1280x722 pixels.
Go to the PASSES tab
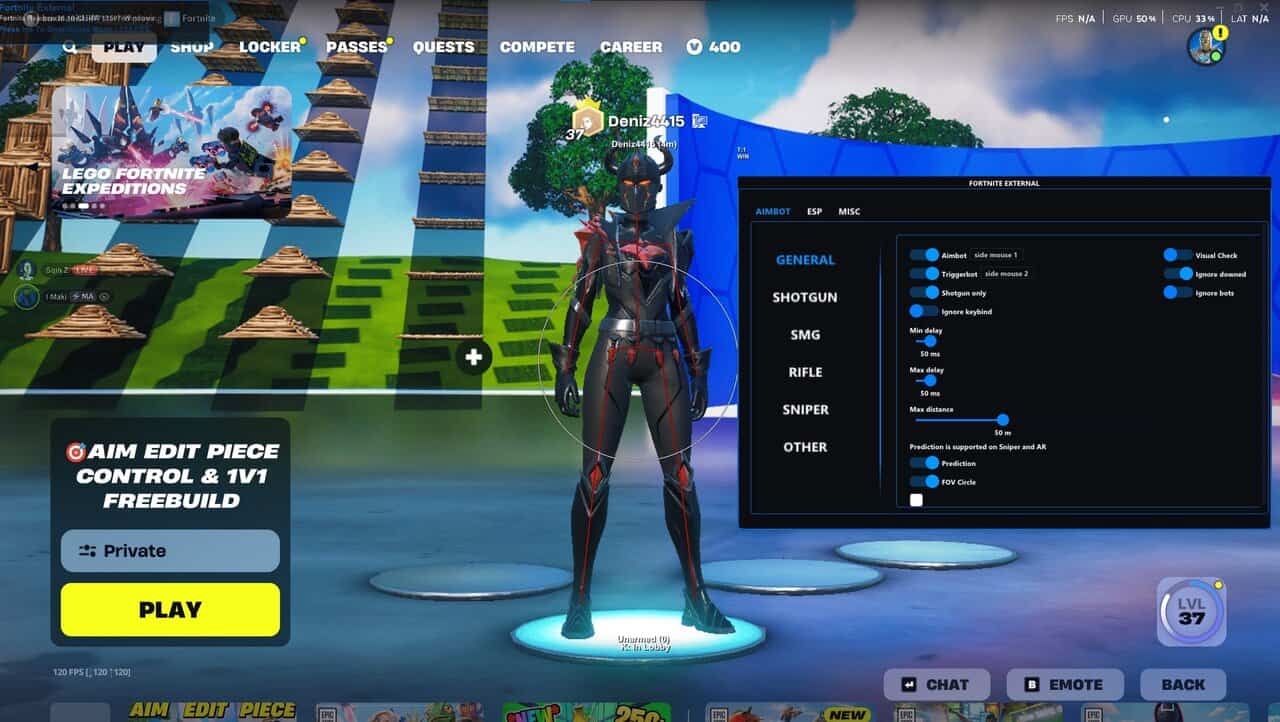point(356,47)
